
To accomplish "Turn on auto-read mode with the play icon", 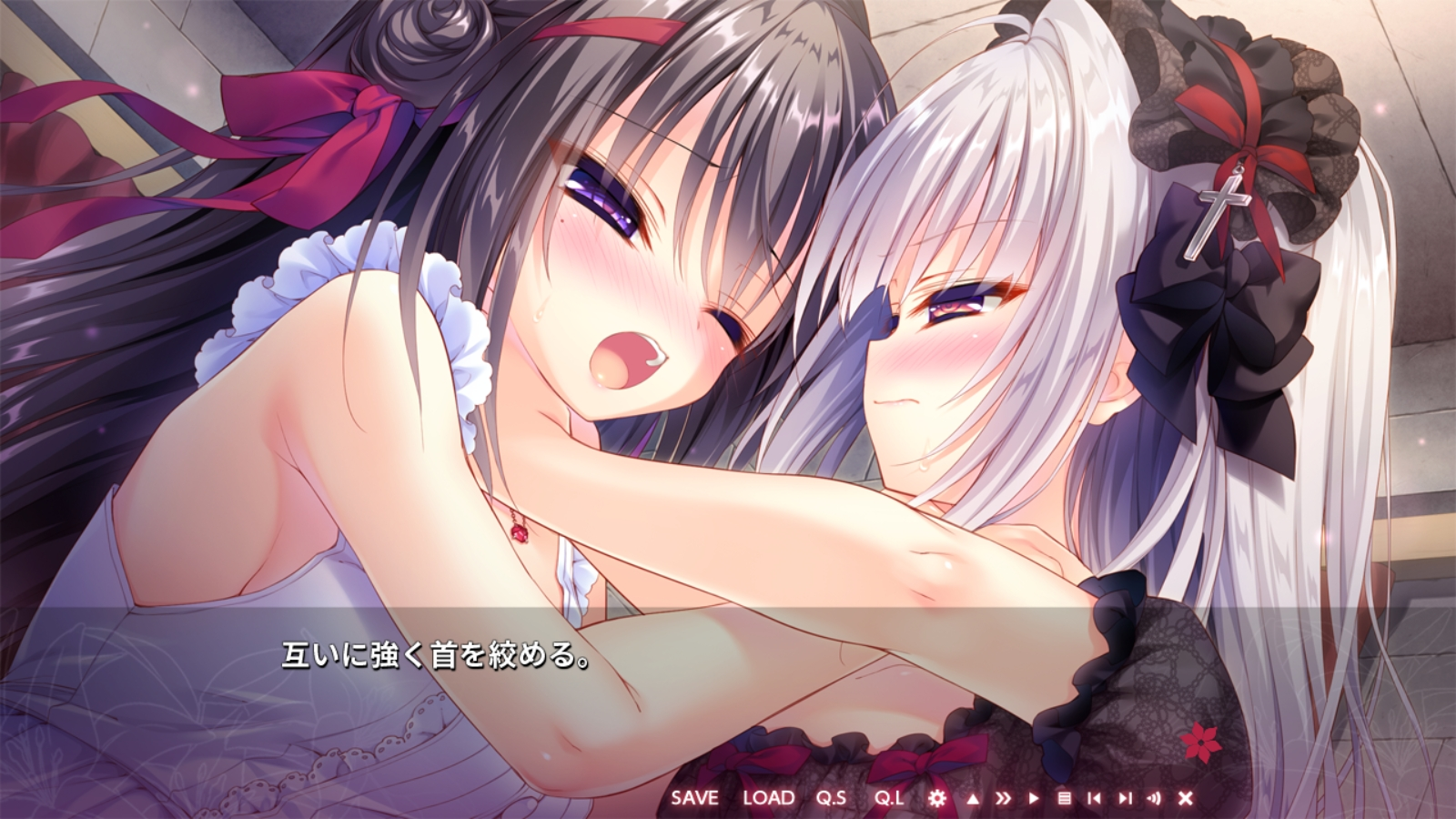I will click(1035, 797).
